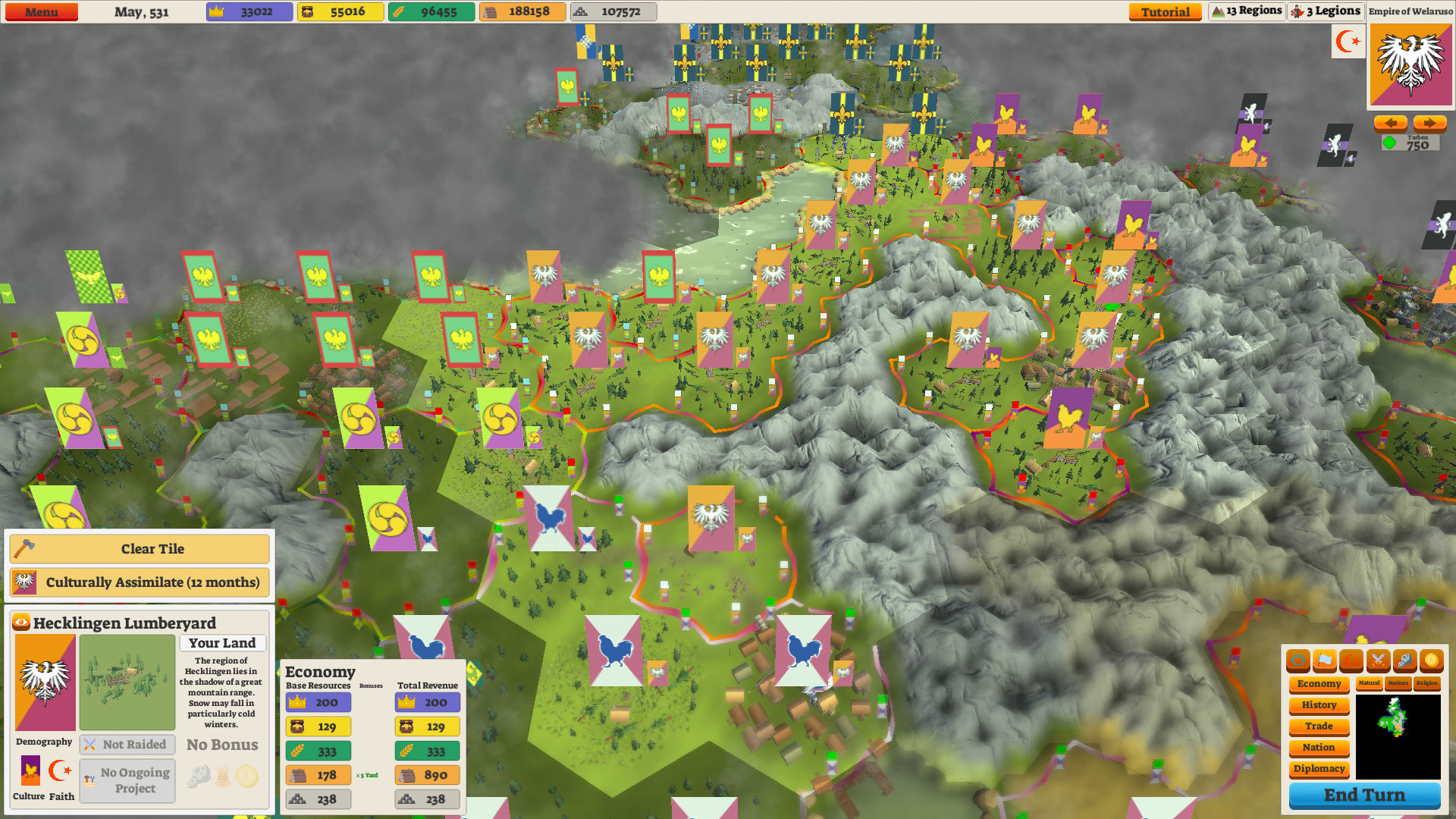
Task: Open the flag map overlay mode
Action: pos(1324,661)
